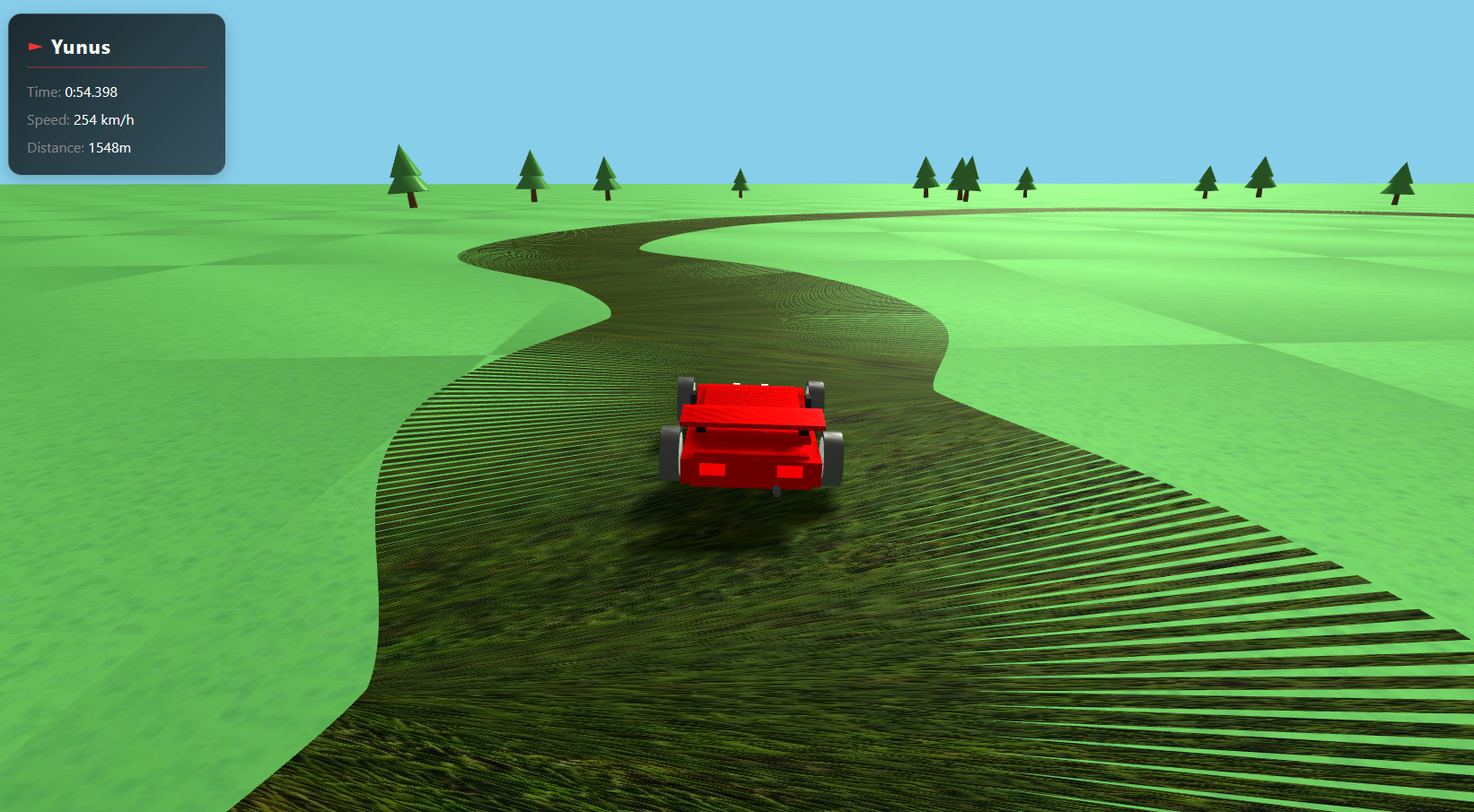Click the Speed label in the HUD
This screenshot has height=812, width=1474.
48,119
